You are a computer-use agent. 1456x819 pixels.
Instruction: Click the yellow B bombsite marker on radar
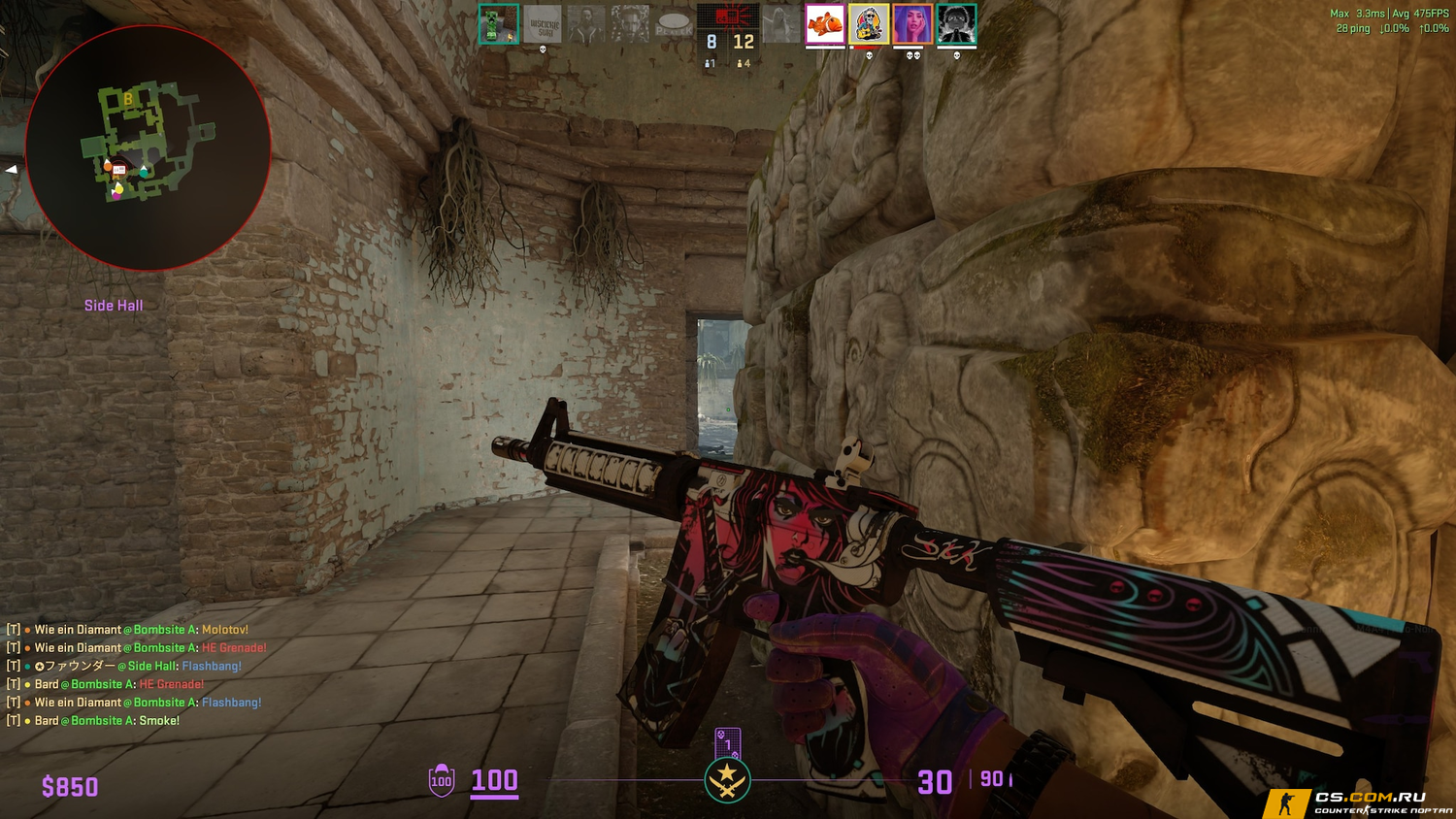click(127, 99)
